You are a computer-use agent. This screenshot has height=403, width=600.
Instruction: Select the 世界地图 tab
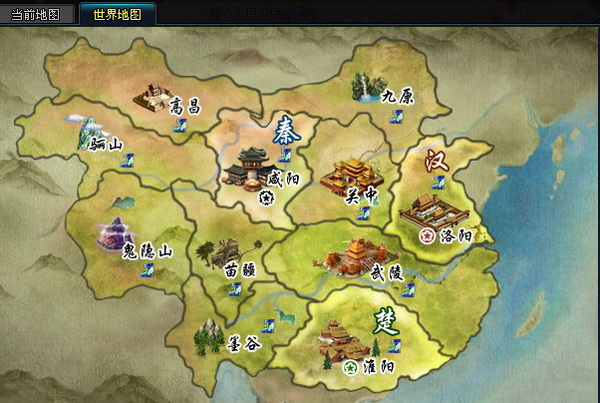[117, 15]
